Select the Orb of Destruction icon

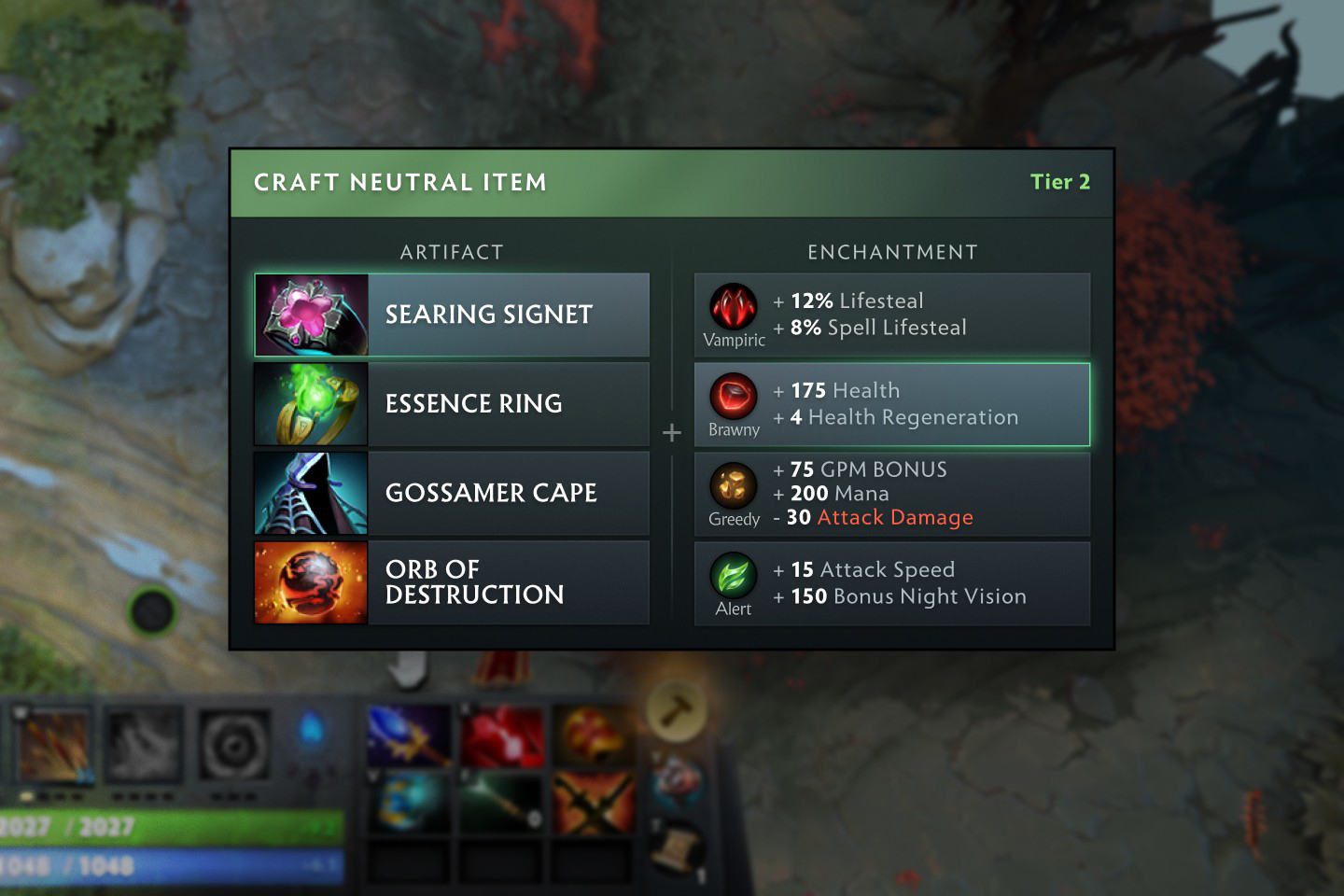tap(311, 582)
